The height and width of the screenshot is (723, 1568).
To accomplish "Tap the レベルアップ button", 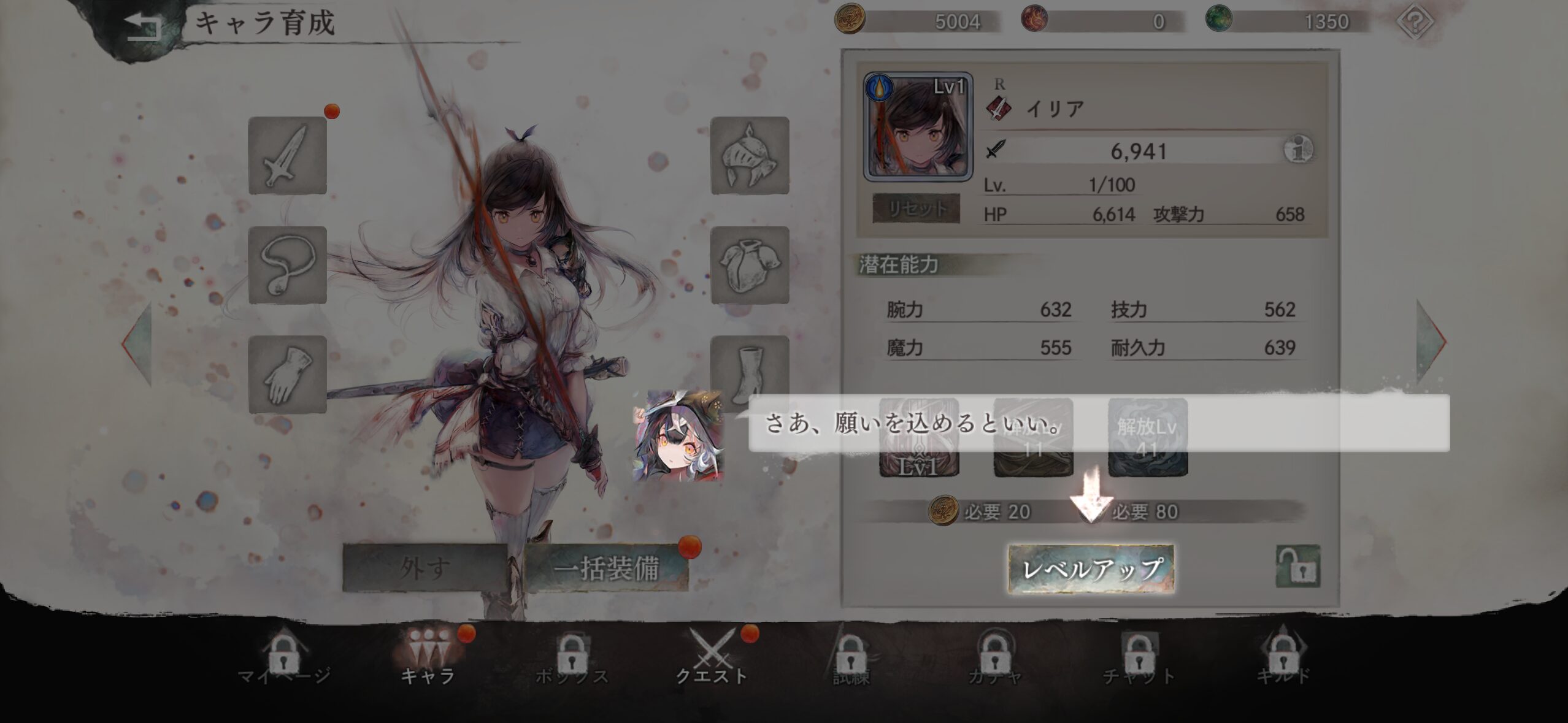I will [x=1091, y=568].
